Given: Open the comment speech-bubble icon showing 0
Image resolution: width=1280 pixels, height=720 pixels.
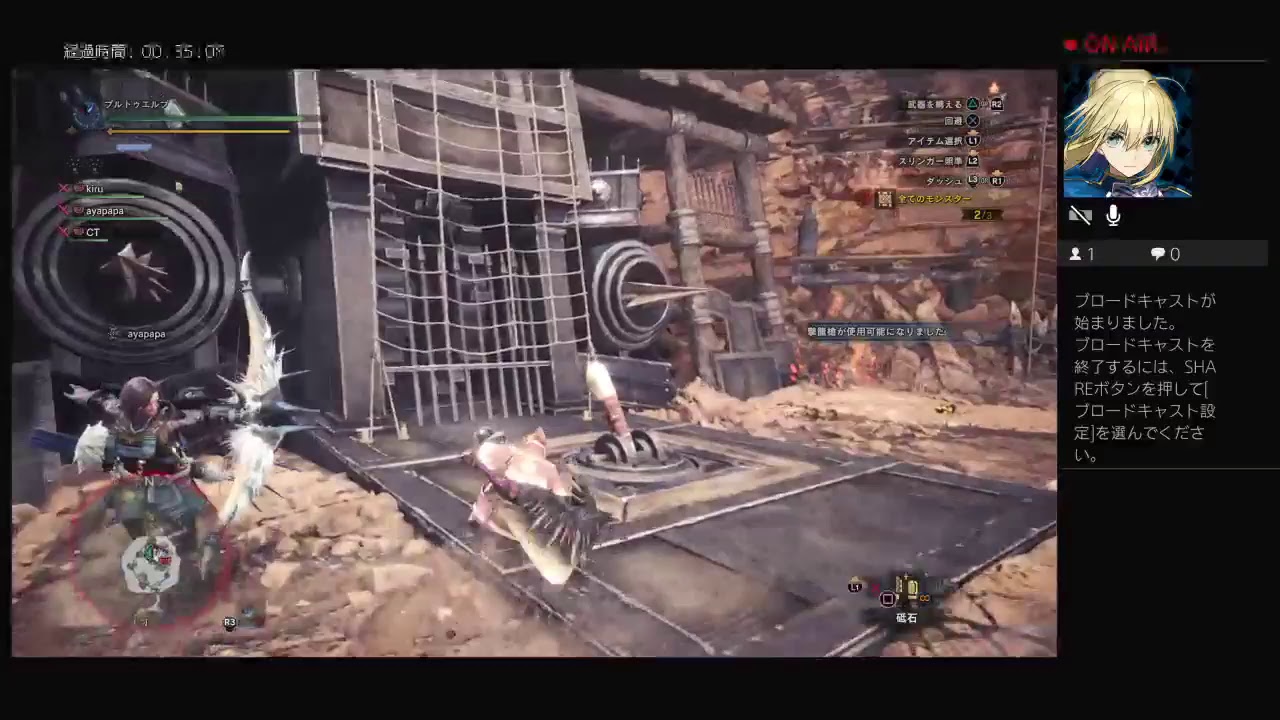Looking at the screenshot, I should (1157, 253).
